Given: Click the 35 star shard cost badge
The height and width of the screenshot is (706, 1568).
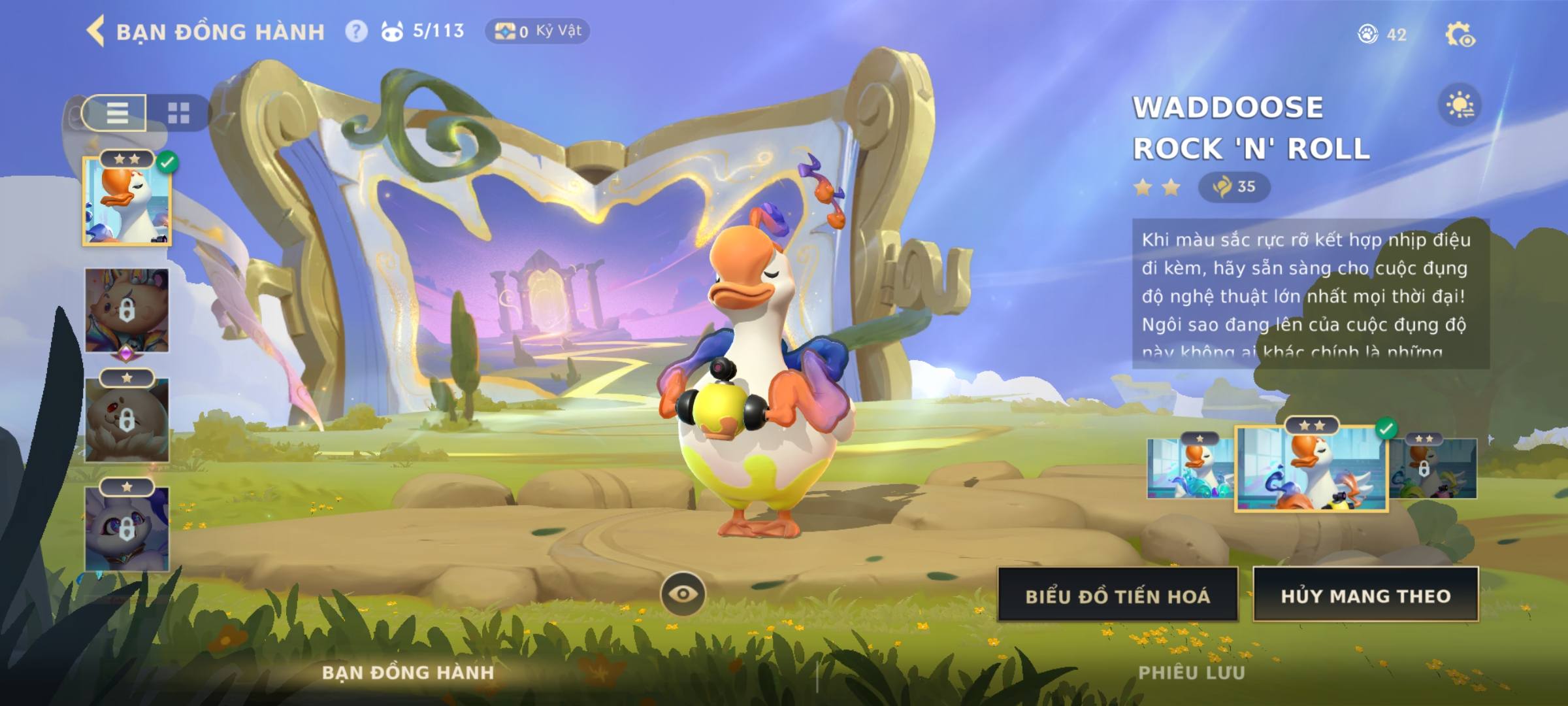Looking at the screenshot, I should click(1233, 187).
